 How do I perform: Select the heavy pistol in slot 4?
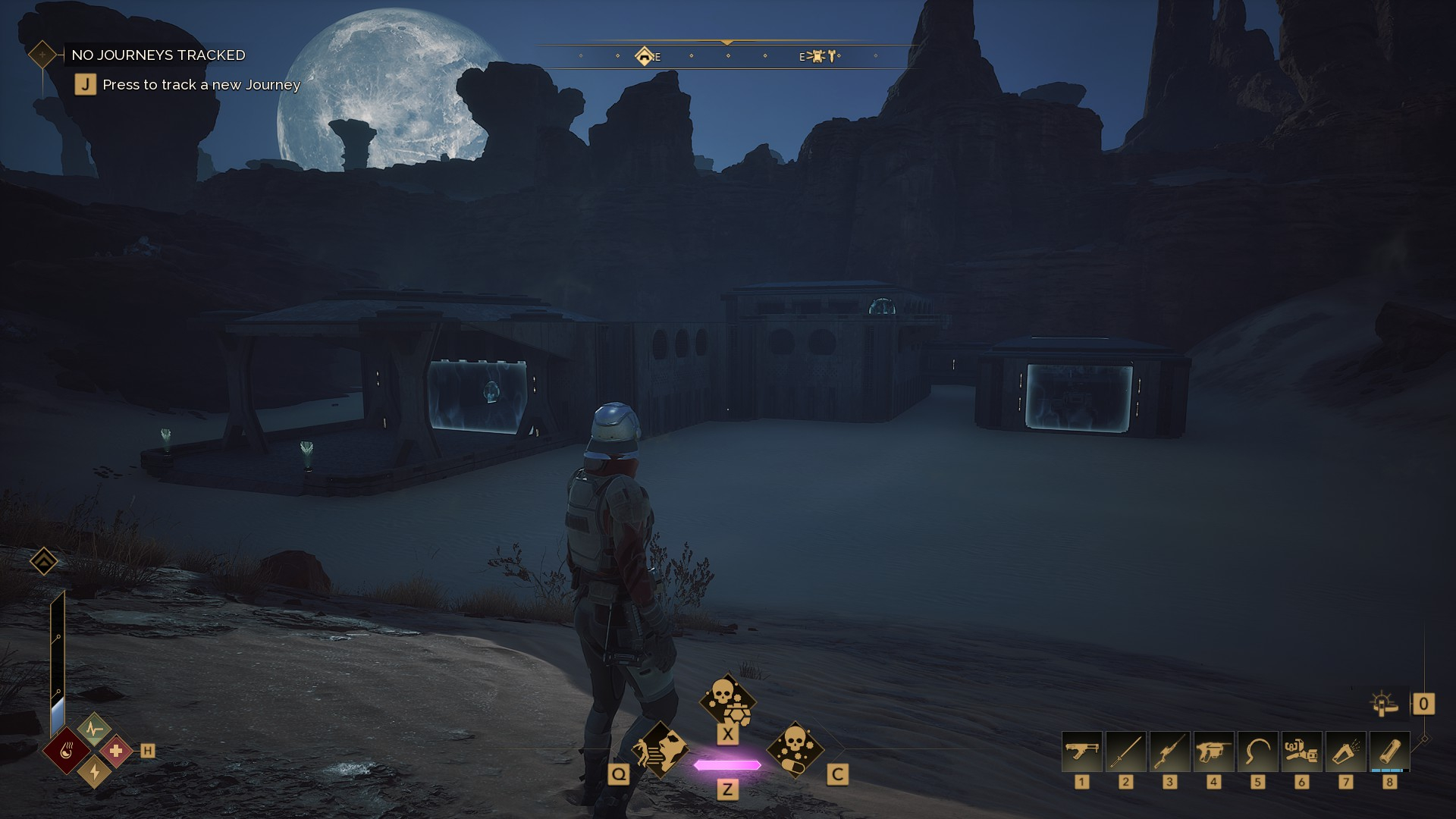pos(1213,752)
